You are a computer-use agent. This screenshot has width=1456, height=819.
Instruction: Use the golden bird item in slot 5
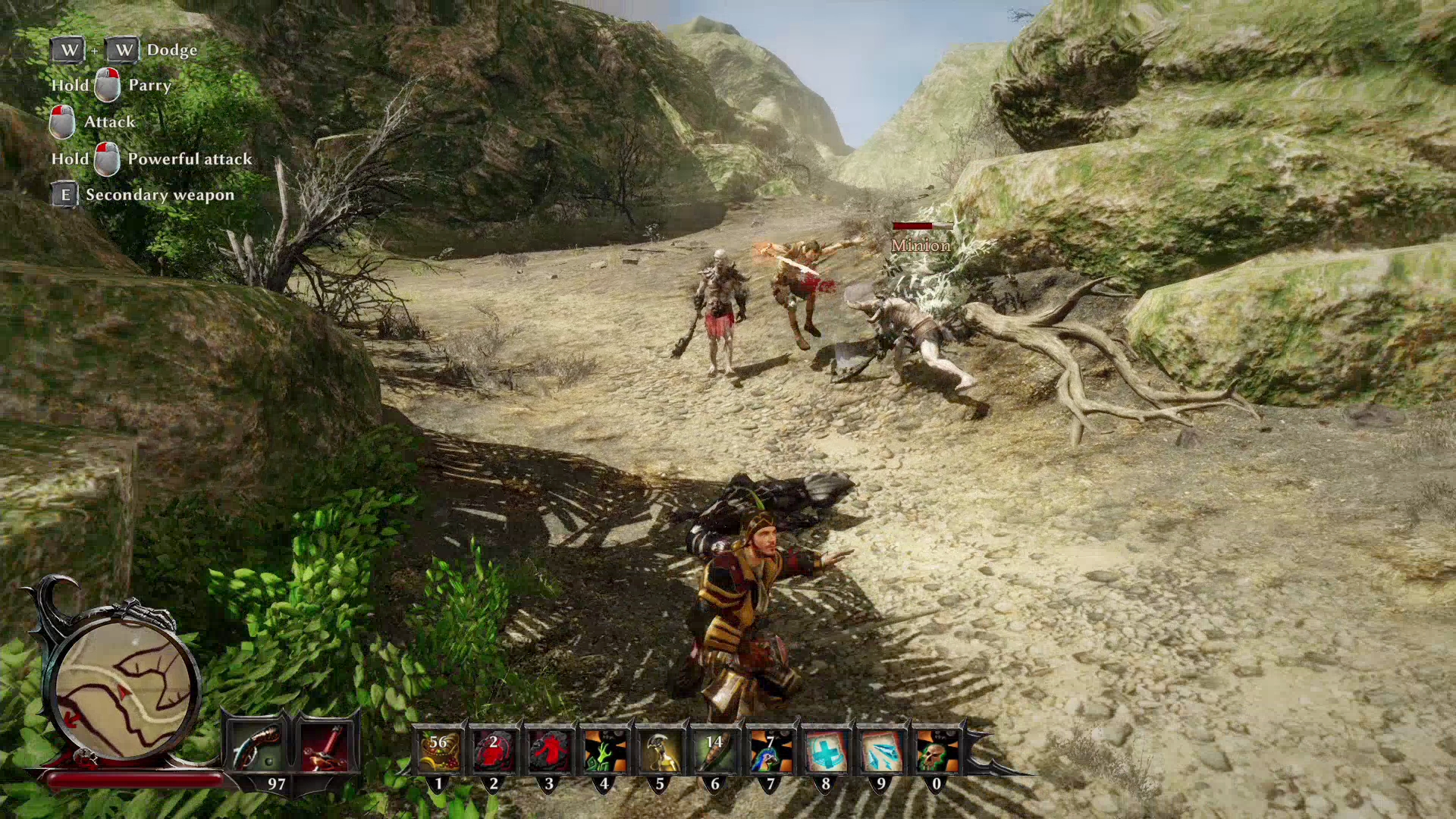[660, 749]
